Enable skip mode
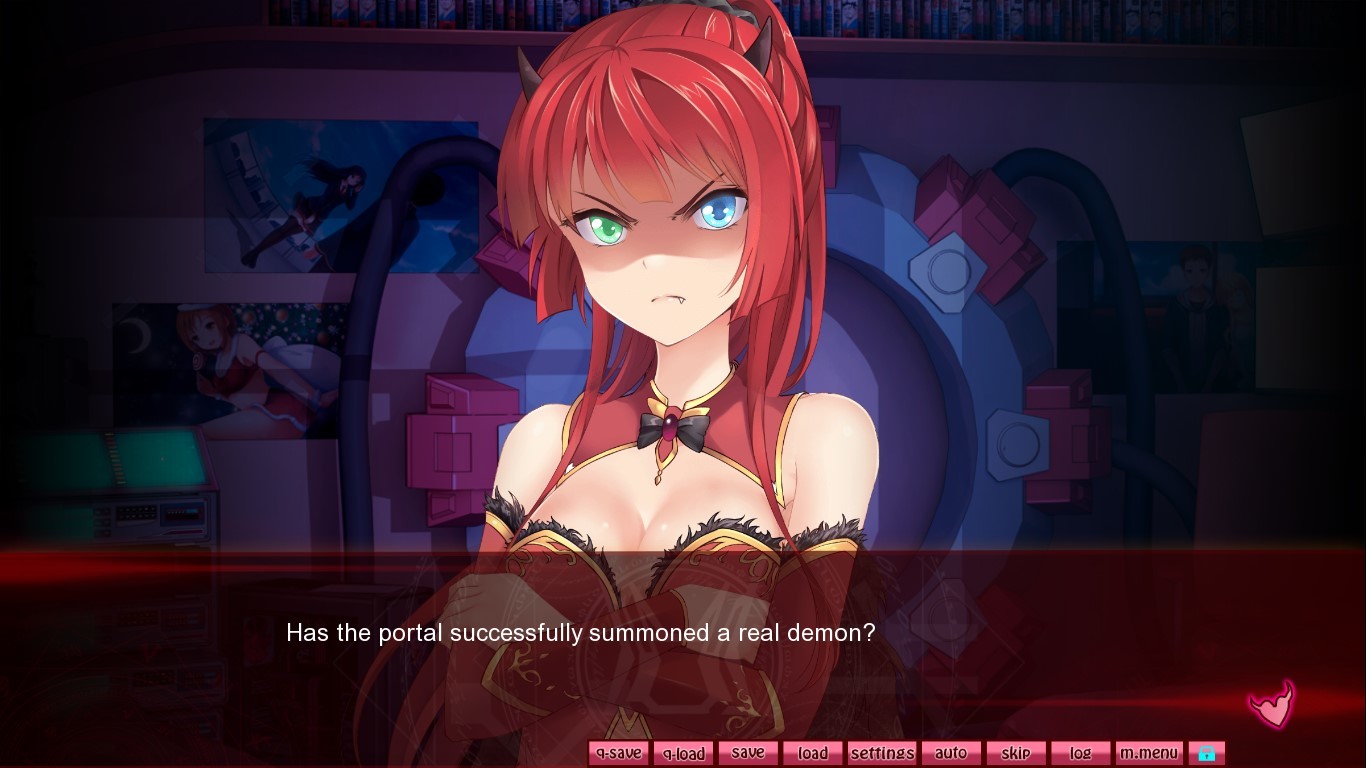This screenshot has height=768, width=1366. [1016, 752]
